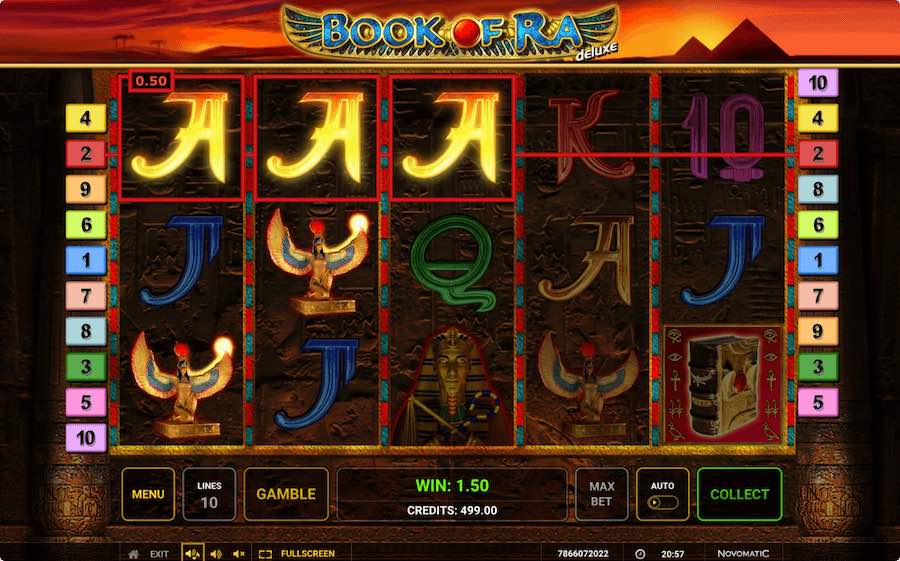Set sound to the lower-volume speaker icon
The image size is (900, 561).
click(x=216, y=553)
